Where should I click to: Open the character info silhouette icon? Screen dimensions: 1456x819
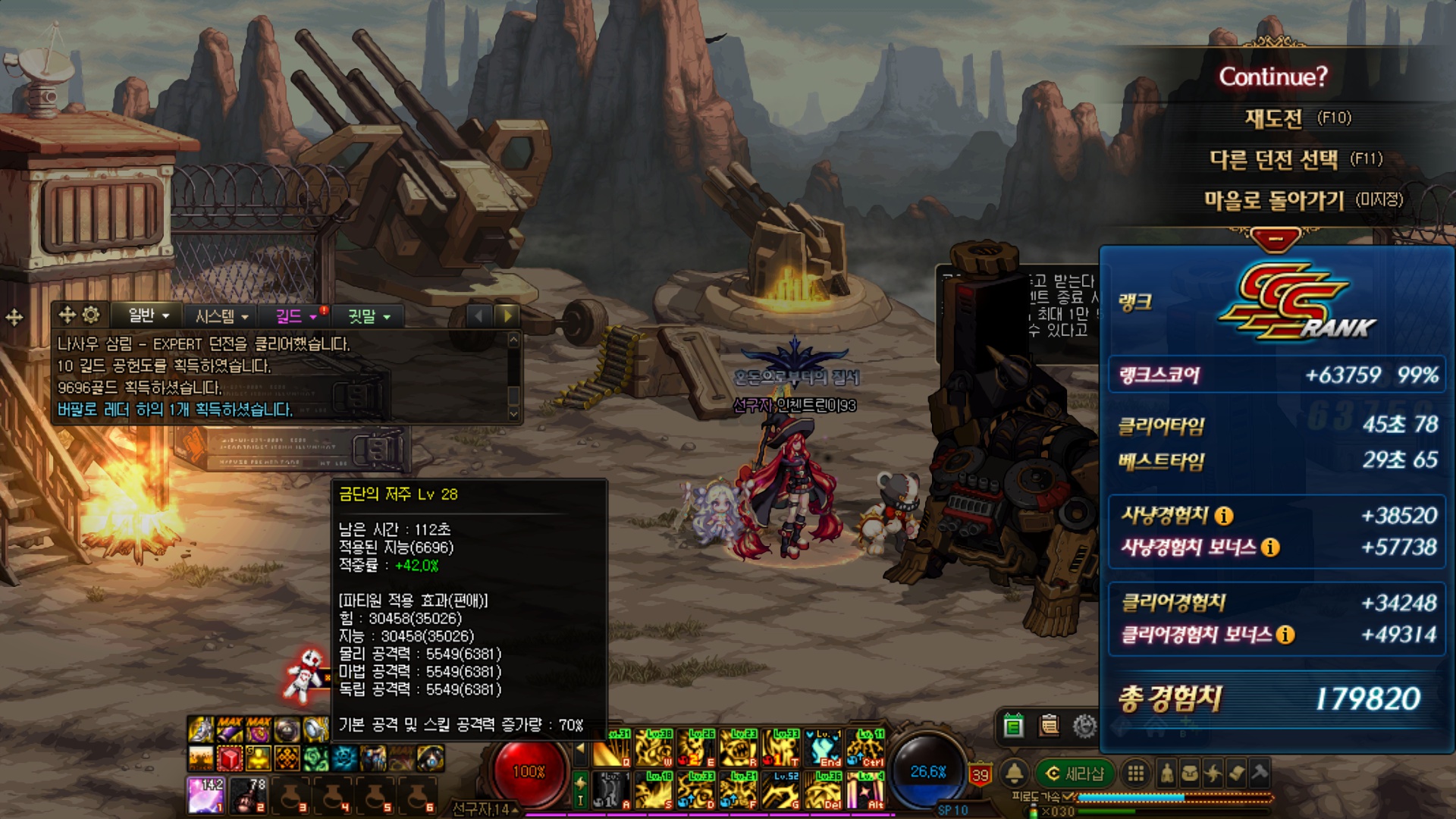(1167, 773)
